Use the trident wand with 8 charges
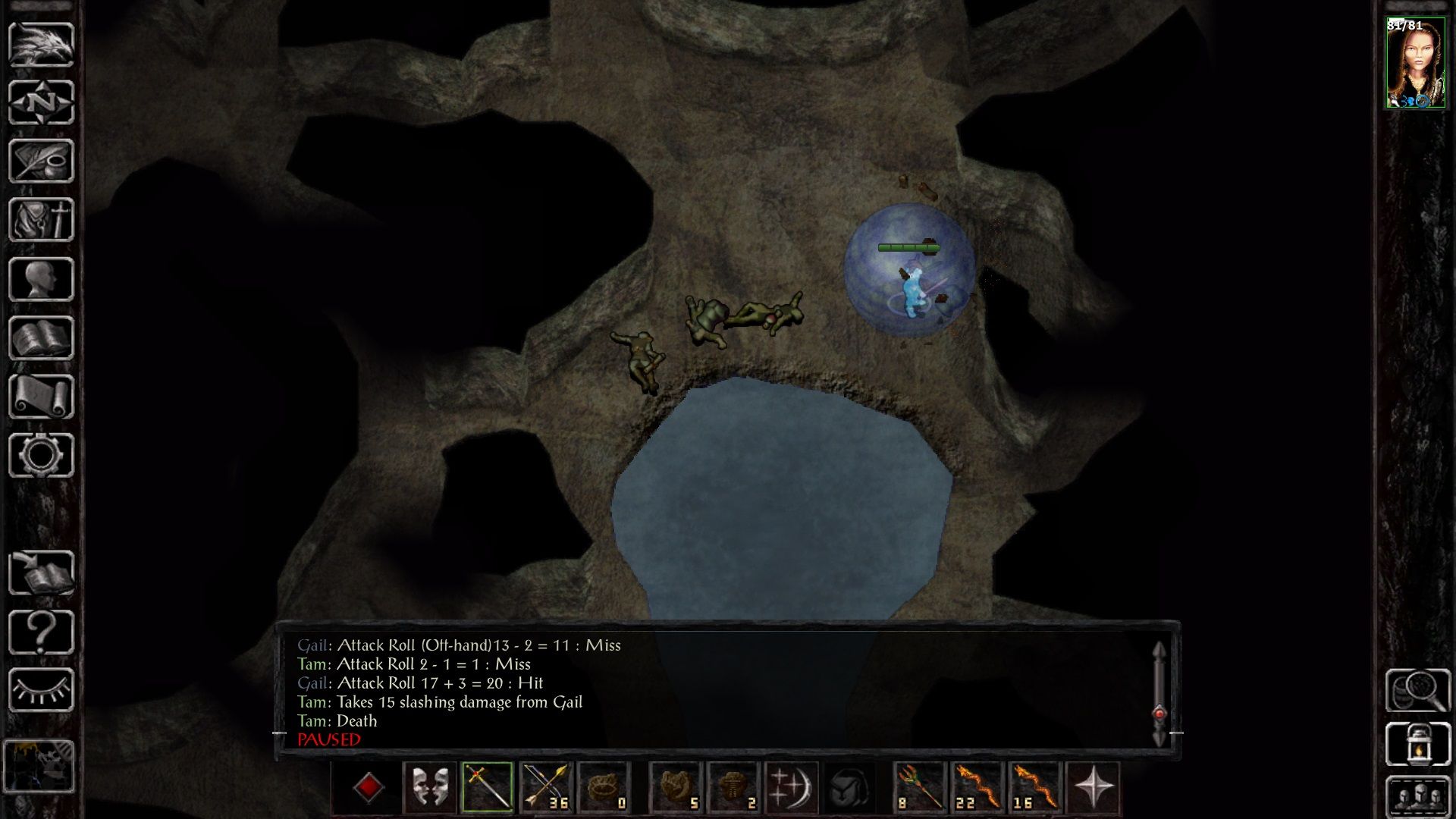Viewport: 1456px width, 819px height. (920, 787)
